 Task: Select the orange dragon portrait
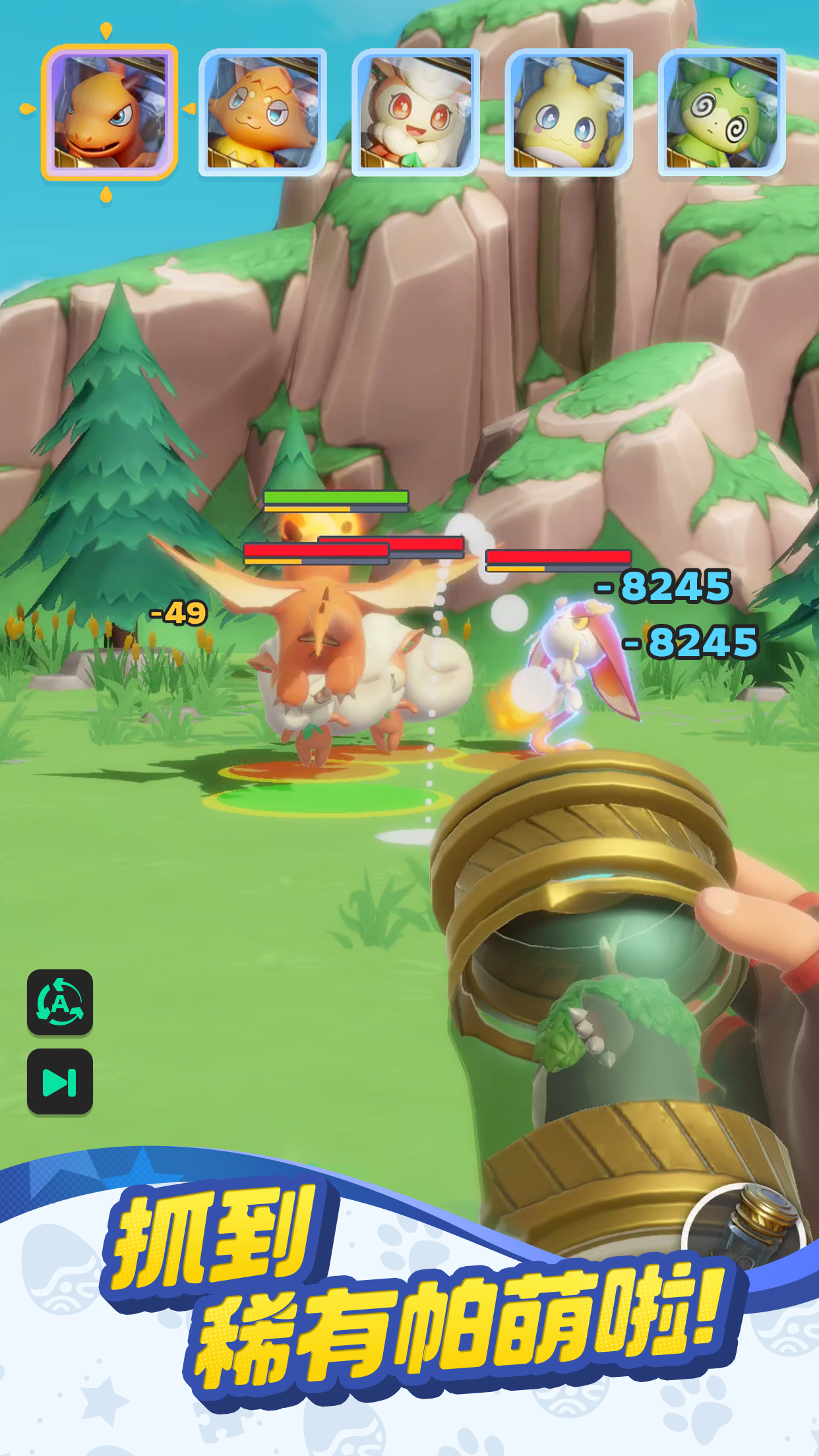(109, 112)
